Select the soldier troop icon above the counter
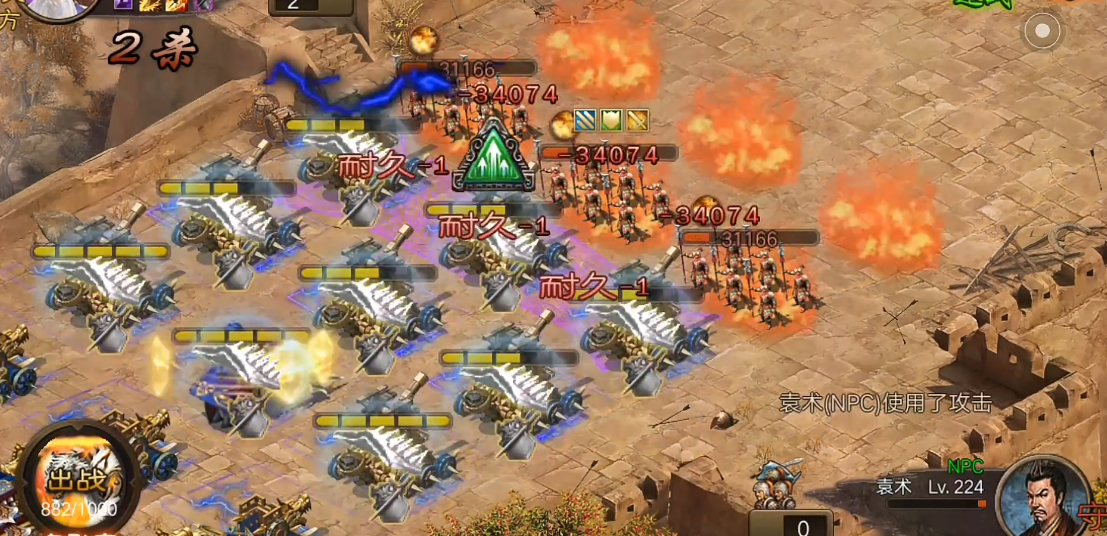The height and width of the screenshot is (536, 1107). (775, 485)
